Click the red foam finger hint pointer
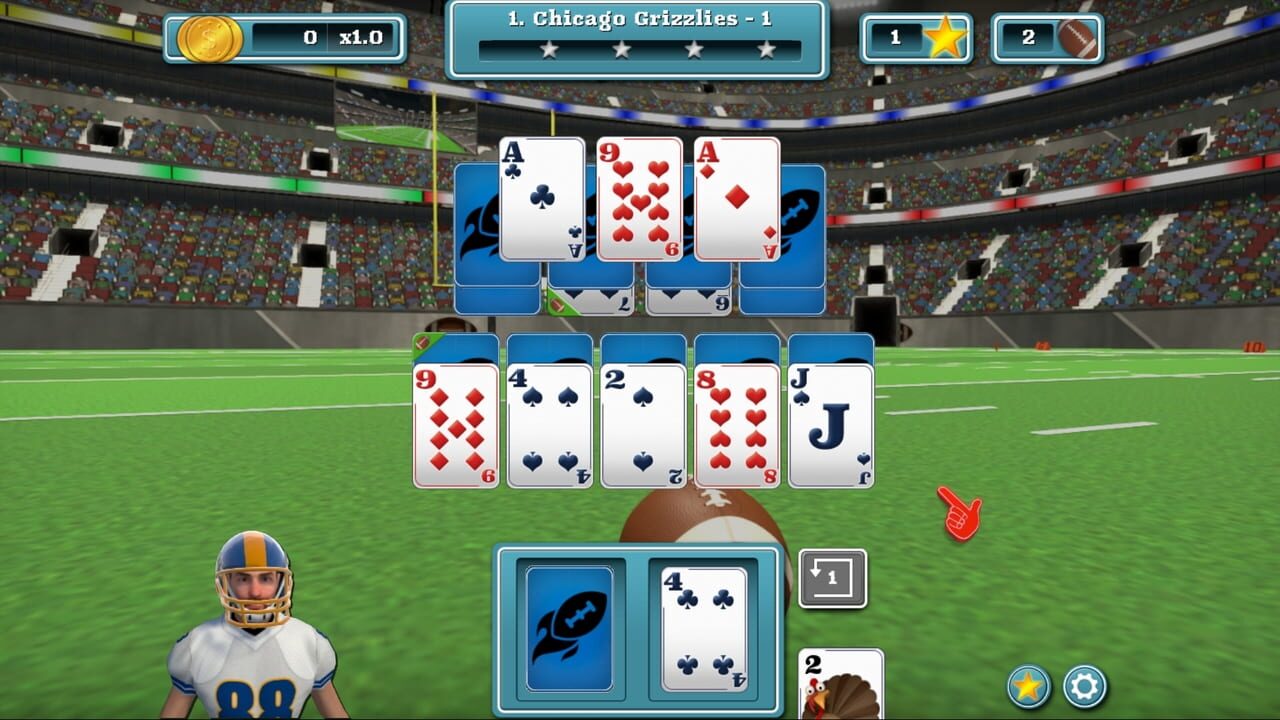 [961, 512]
